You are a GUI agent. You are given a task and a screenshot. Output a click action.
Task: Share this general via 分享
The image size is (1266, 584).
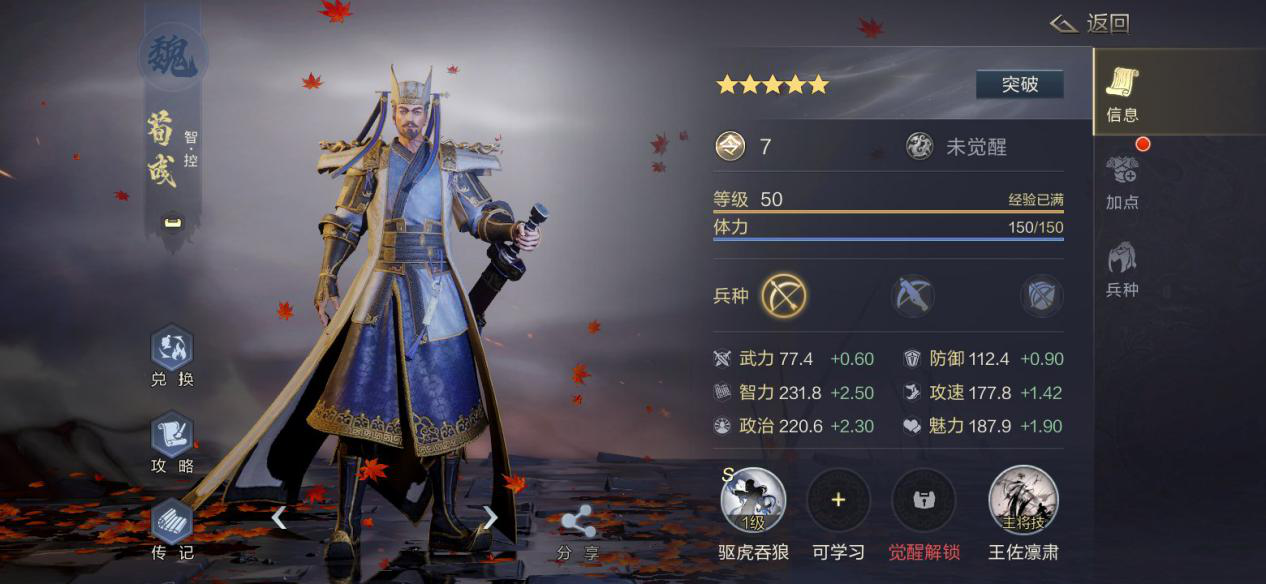coord(578,531)
